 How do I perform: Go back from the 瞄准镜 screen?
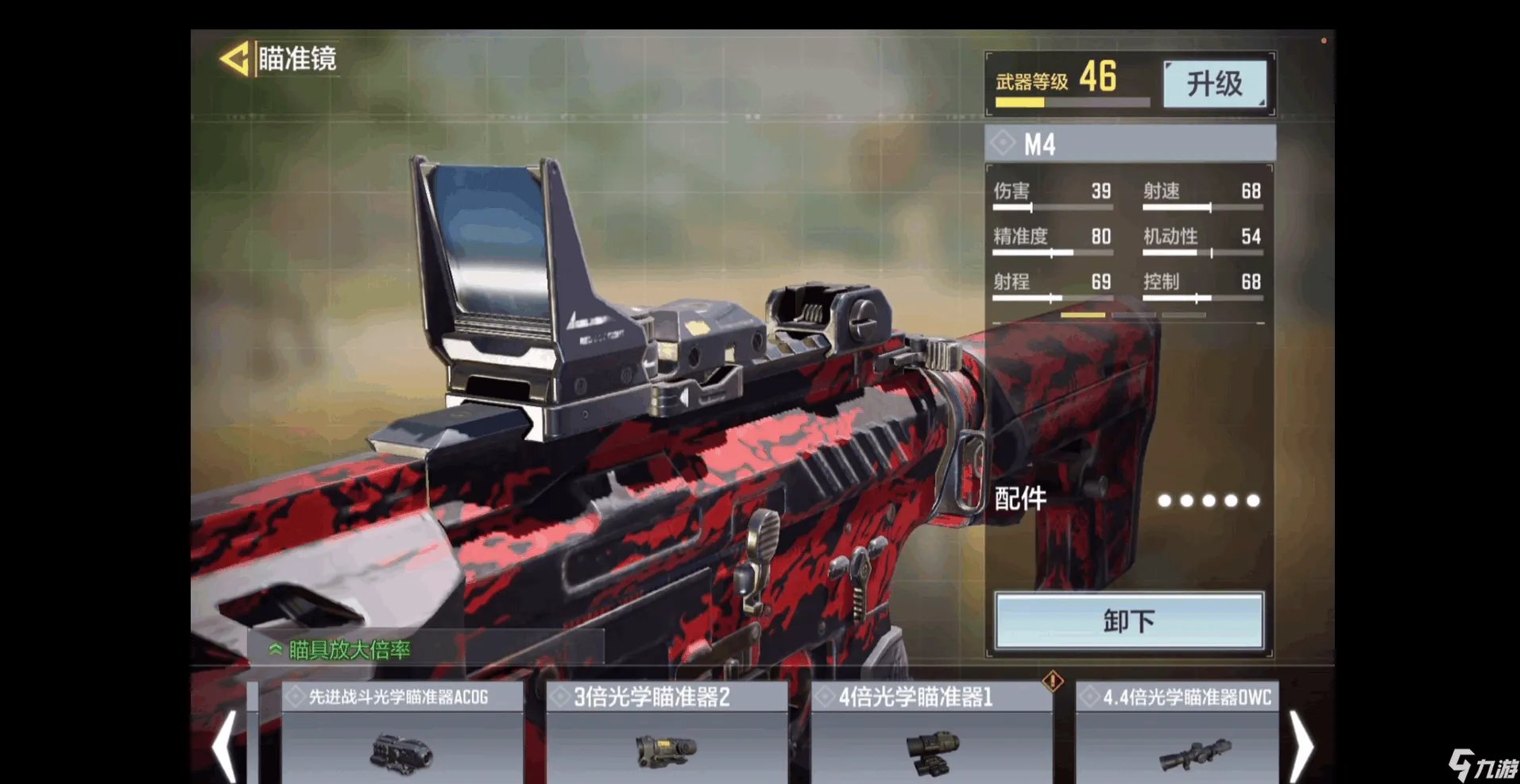click(x=234, y=59)
